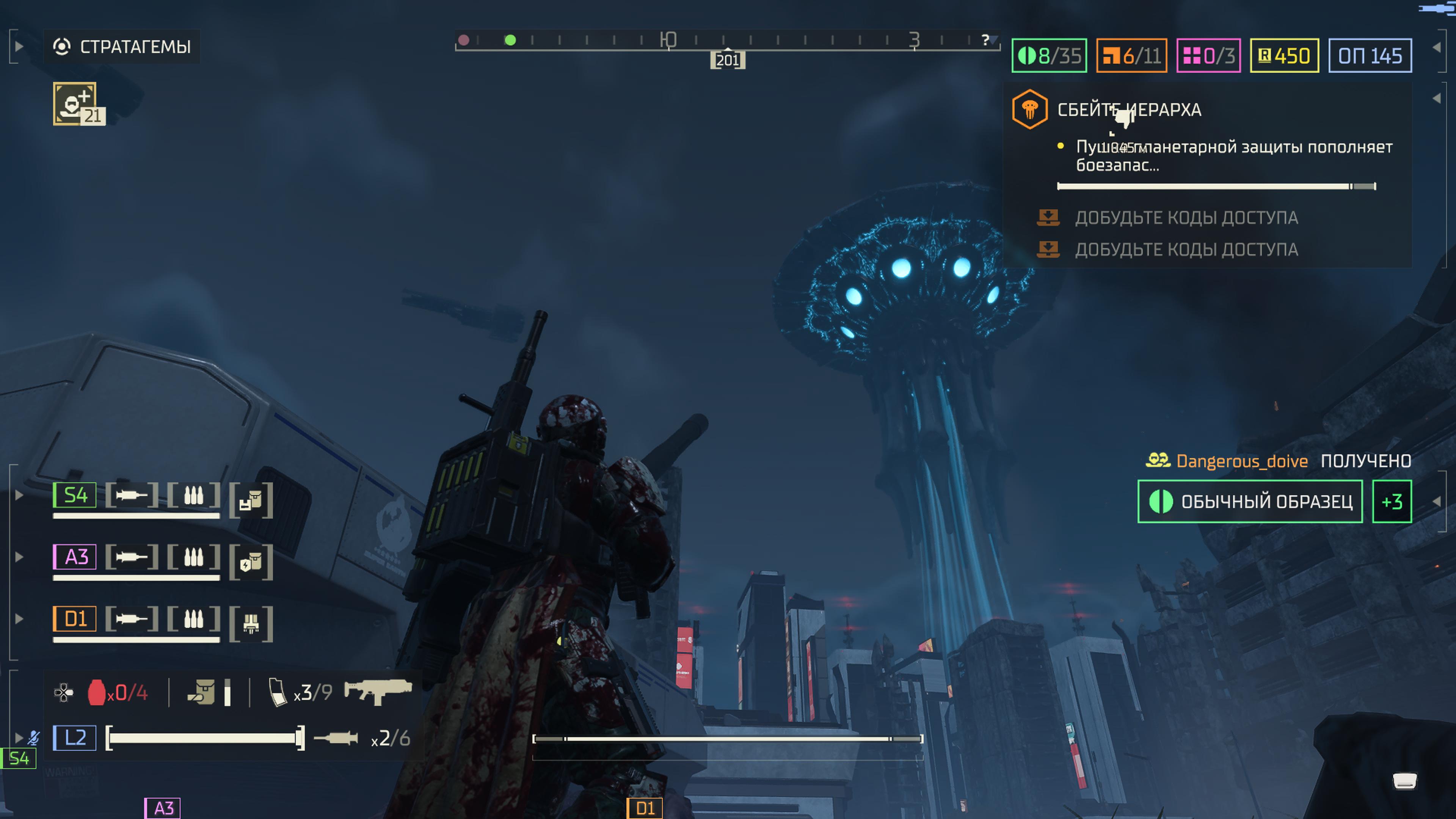Open the 'Сбейте Иерарха' objective
Image resolution: width=1456 pixels, height=819 pixels.
1129,110
